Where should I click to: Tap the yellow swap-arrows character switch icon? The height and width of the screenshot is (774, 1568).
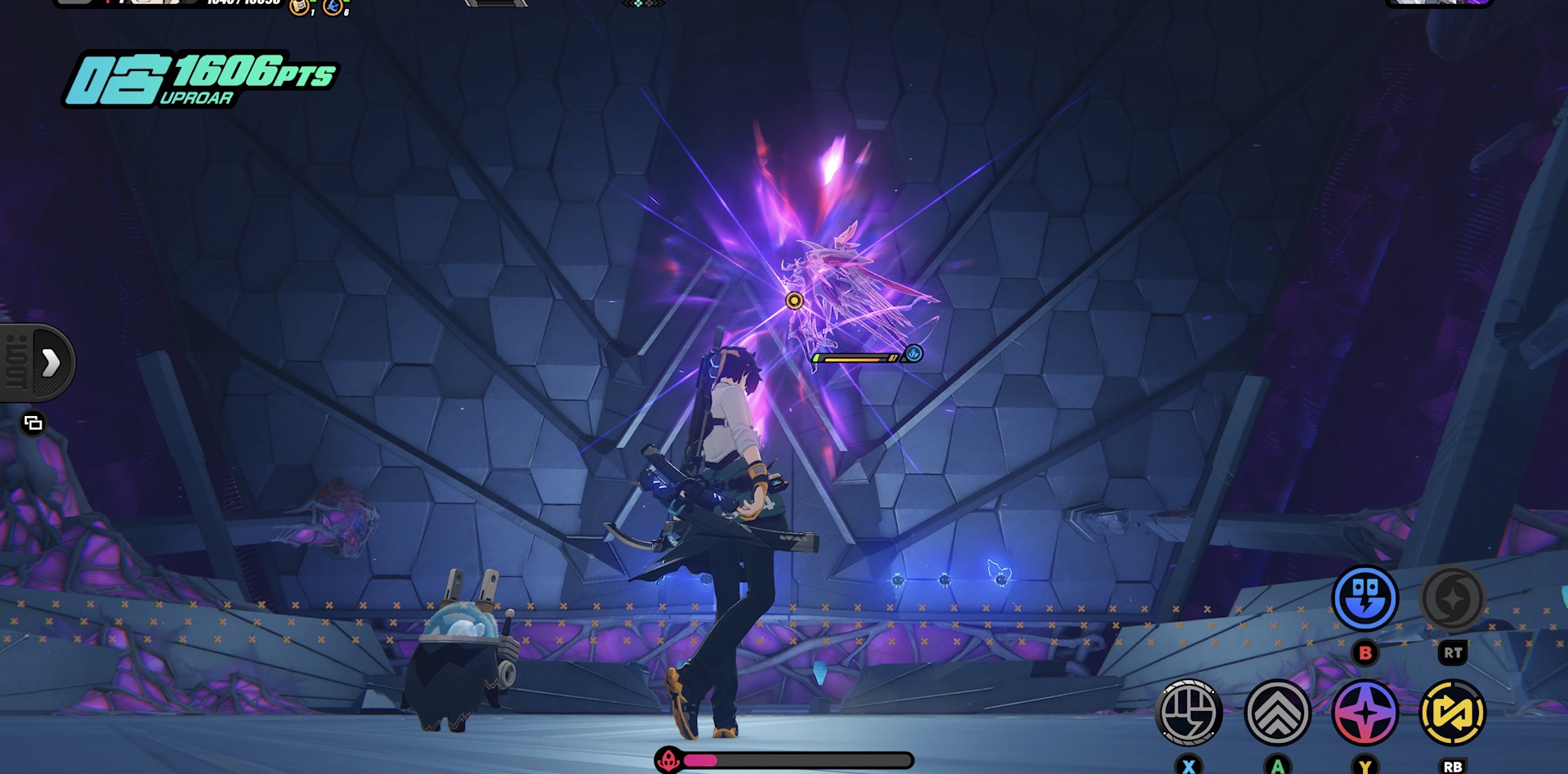(1453, 713)
